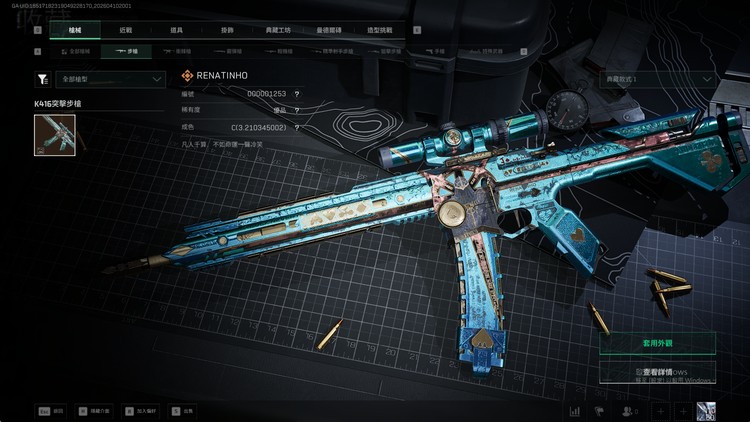Select the K416 rifle skin thumbnail
The width and height of the screenshot is (750, 422).
coord(55,135)
